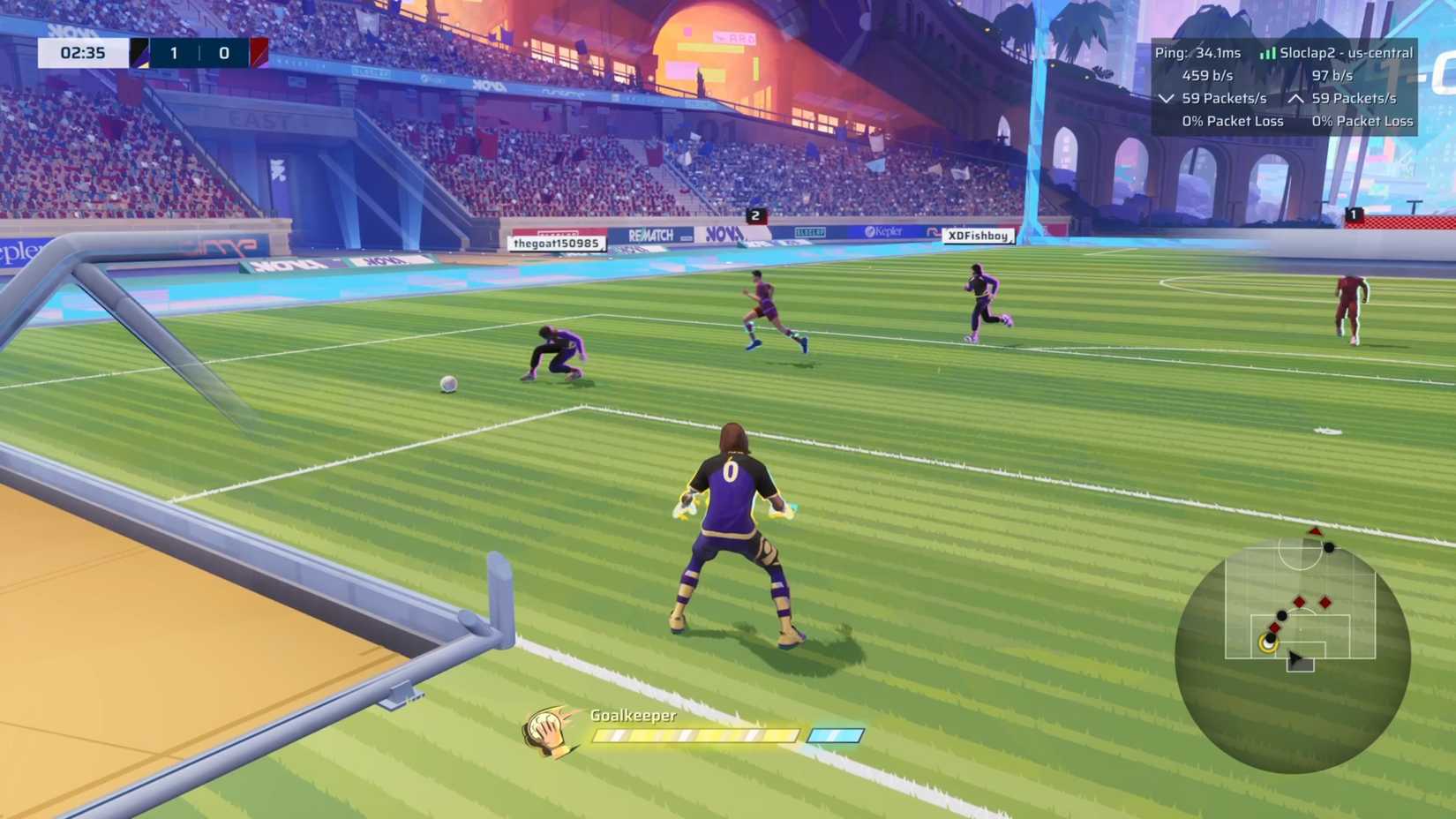1456x819 pixels.
Task: Select the black player arrow on the minimap
Action: coord(1296,658)
